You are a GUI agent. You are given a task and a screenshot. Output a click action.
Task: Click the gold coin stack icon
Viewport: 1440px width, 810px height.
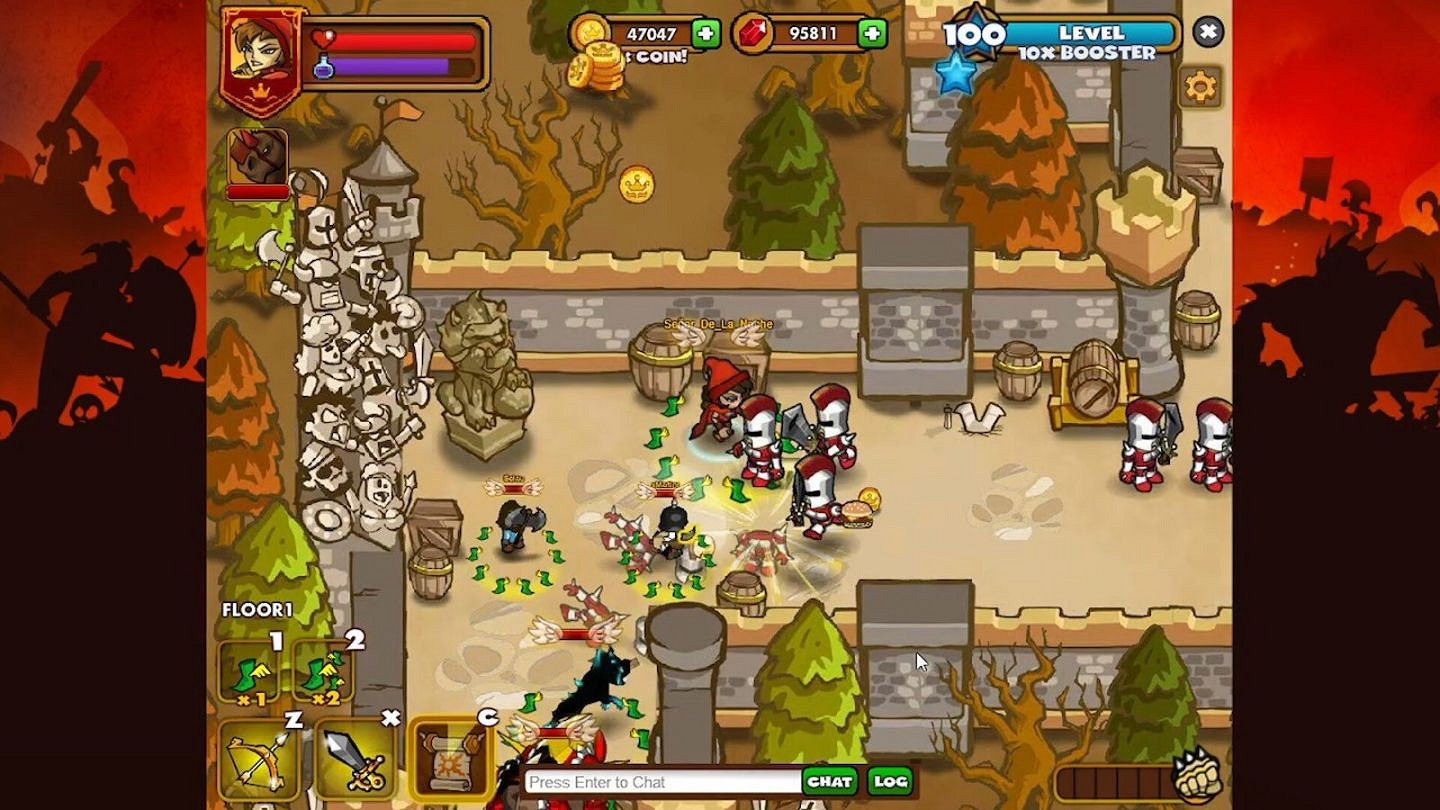(x=586, y=32)
